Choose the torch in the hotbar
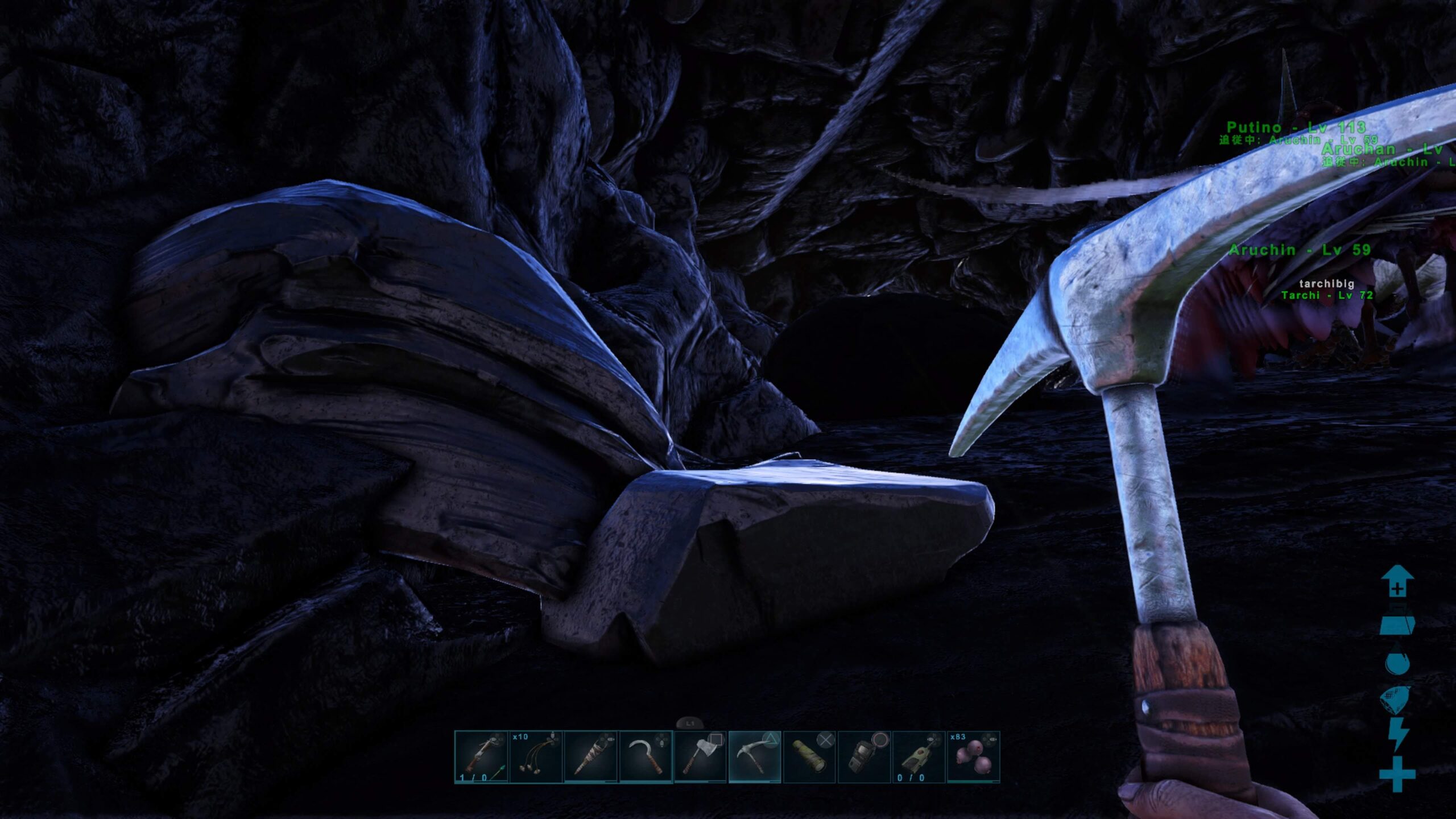The image size is (1456, 819). pyautogui.click(x=590, y=757)
